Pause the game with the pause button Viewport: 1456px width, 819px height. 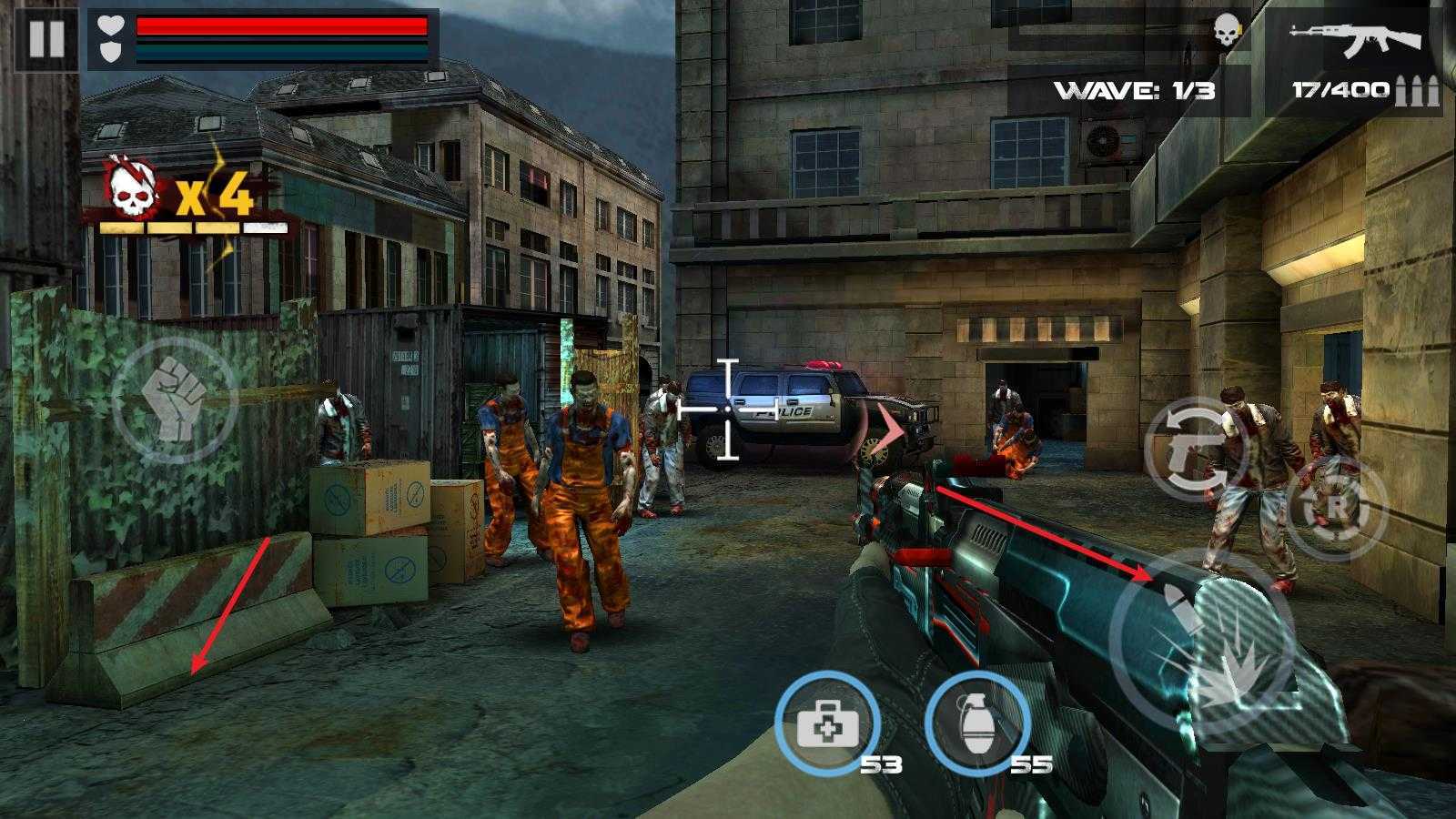click(x=46, y=39)
